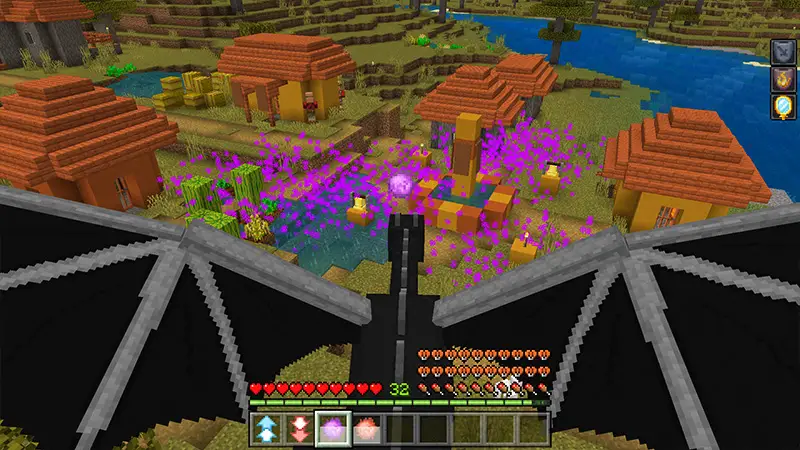Viewport: 800px width, 450px height.
Task: Choose the purple dragon fireball slot
Action: click(x=332, y=429)
